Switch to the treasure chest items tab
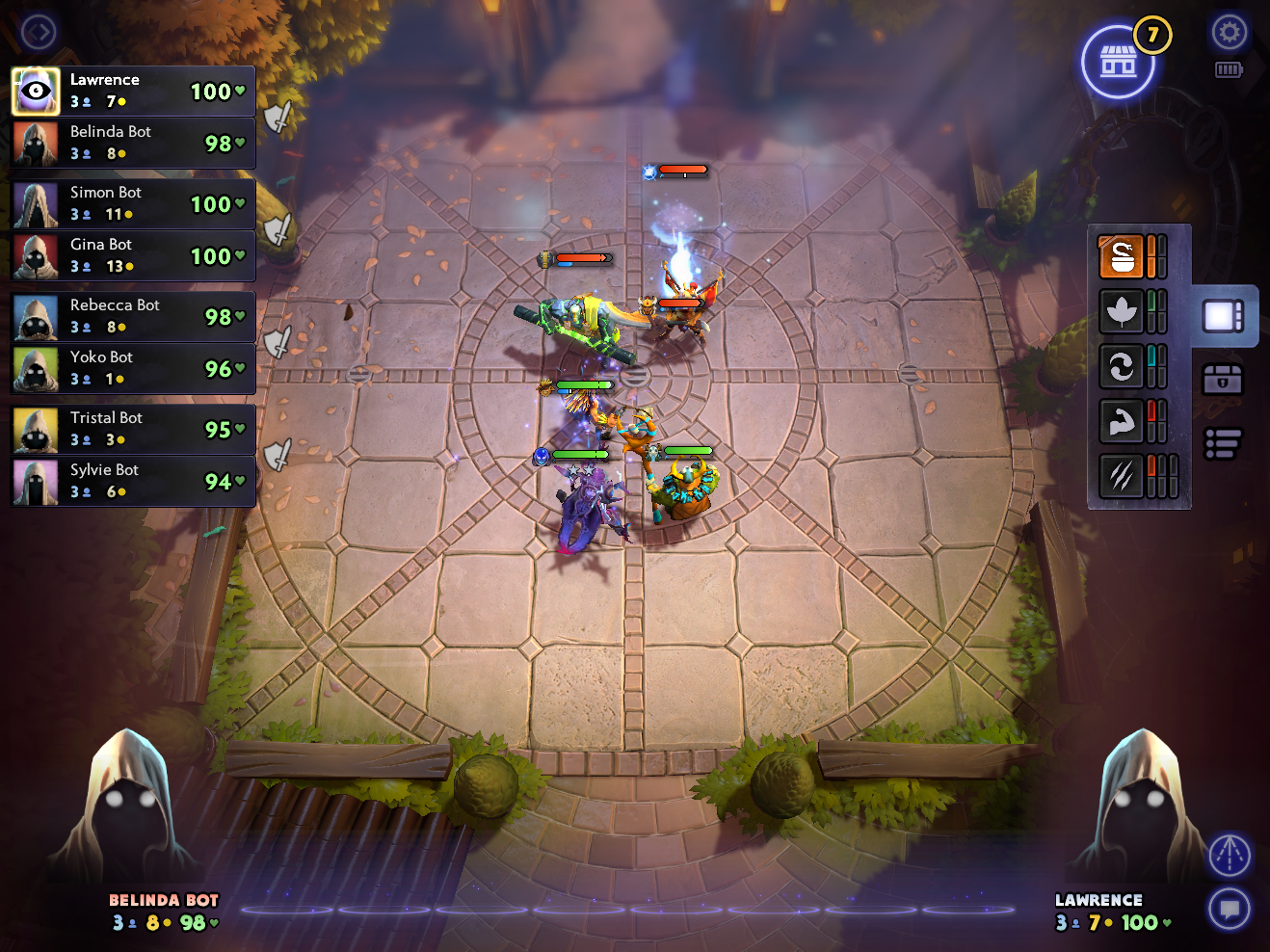Image resolution: width=1270 pixels, height=952 pixels. point(1223,380)
